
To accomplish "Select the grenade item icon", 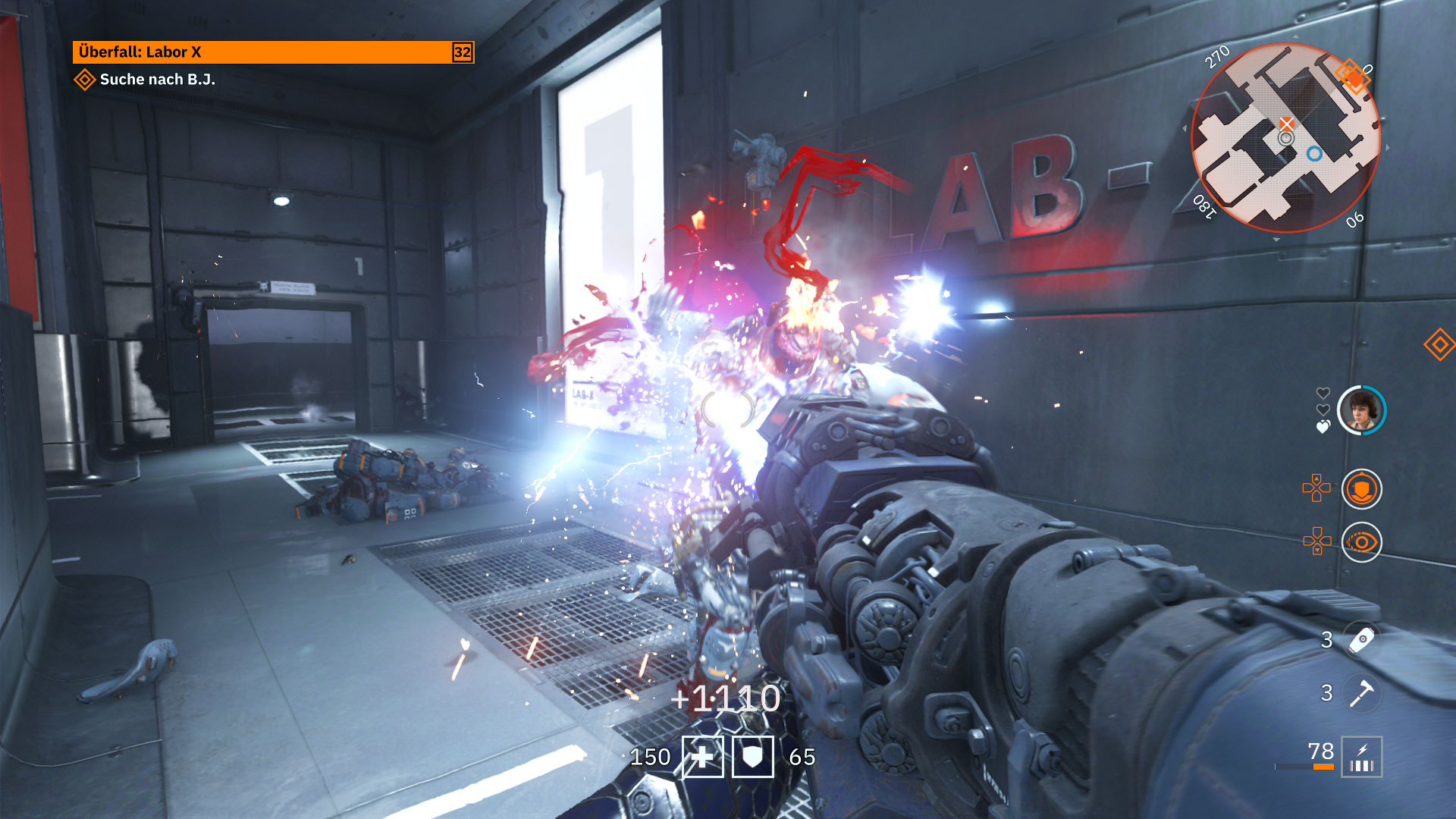I will [x=1362, y=639].
